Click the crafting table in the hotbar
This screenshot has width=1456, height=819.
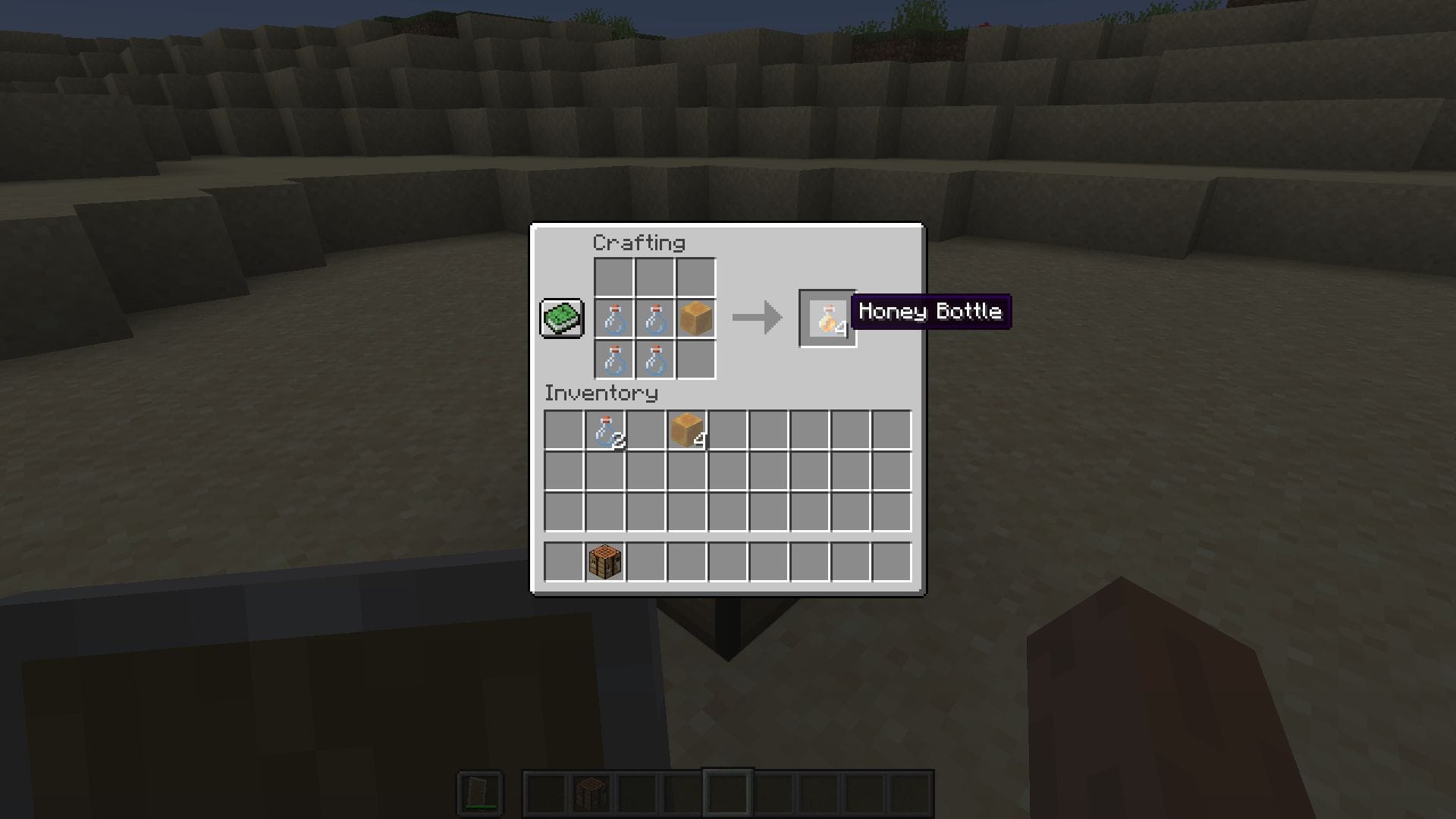[591, 791]
